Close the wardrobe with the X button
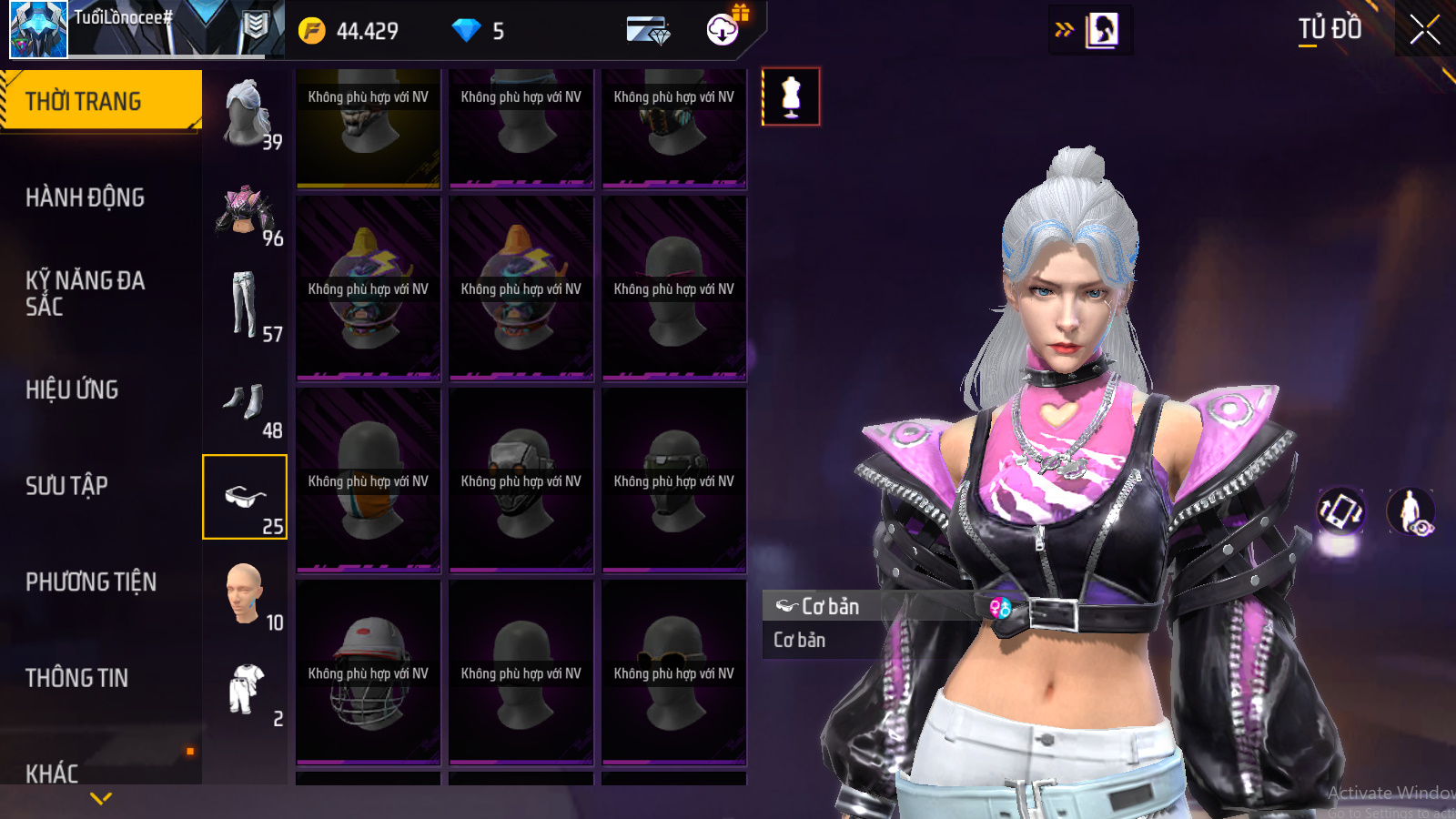The width and height of the screenshot is (1456, 819). [1424, 30]
